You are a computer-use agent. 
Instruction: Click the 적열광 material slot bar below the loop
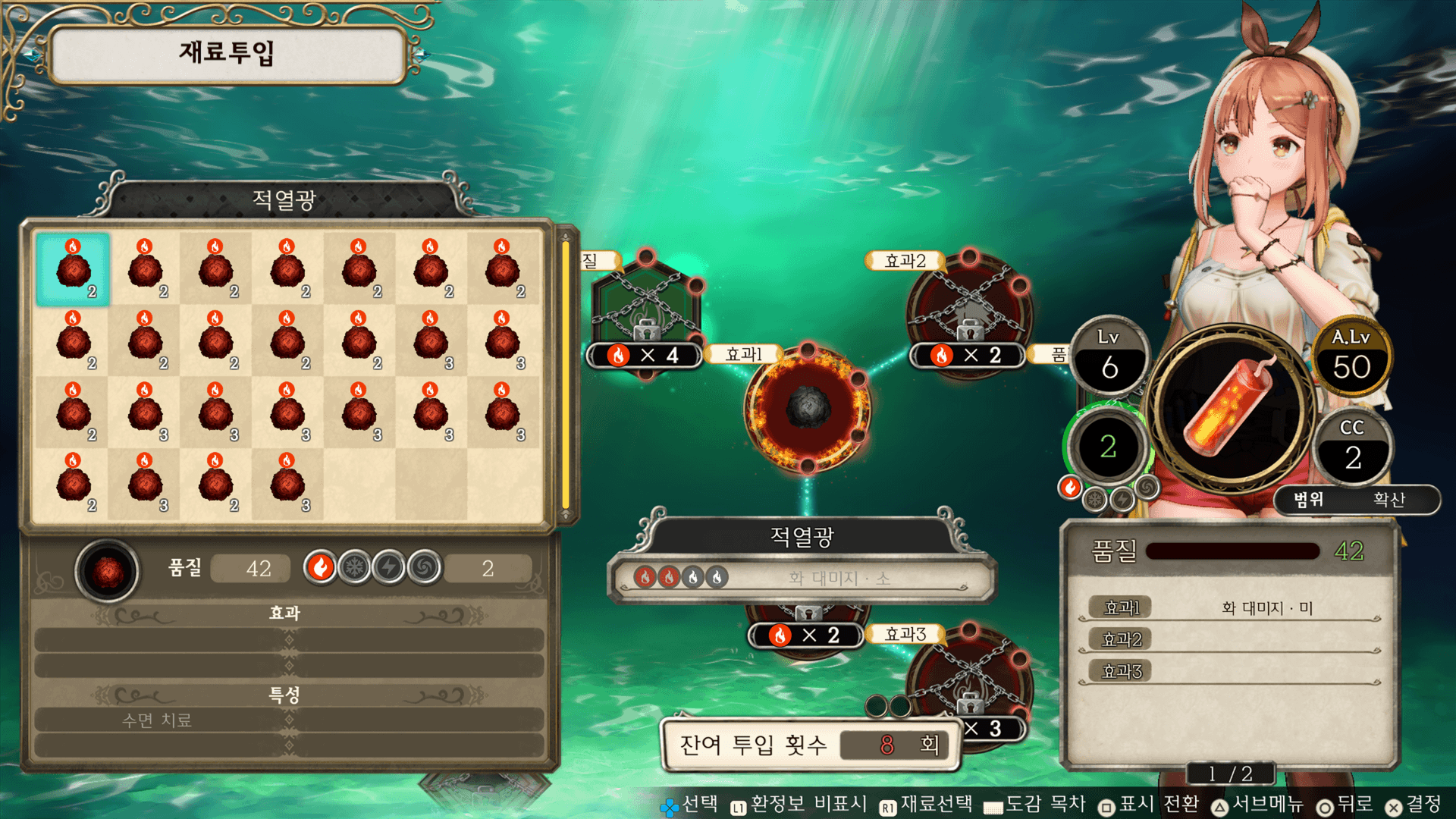point(802,578)
